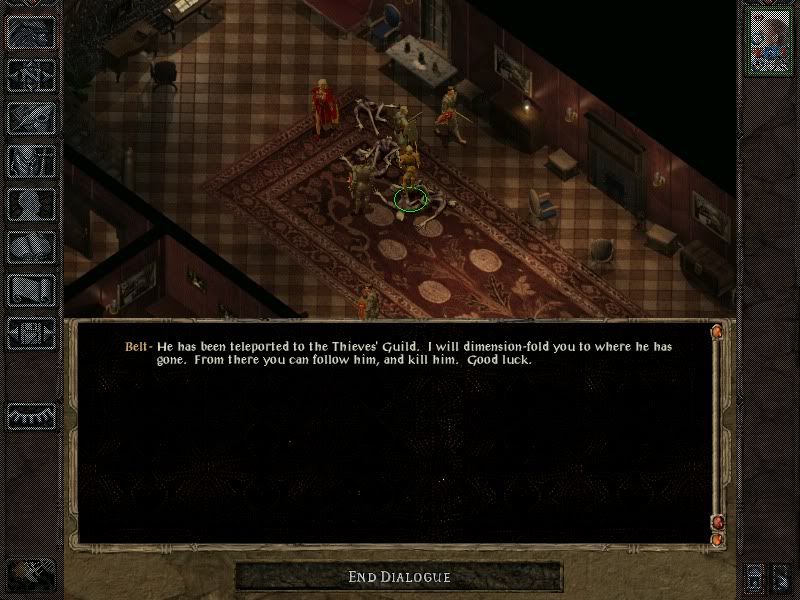The height and width of the screenshot is (600, 800).
Task: Open the area map from the compass icon
Action: (31, 73)
